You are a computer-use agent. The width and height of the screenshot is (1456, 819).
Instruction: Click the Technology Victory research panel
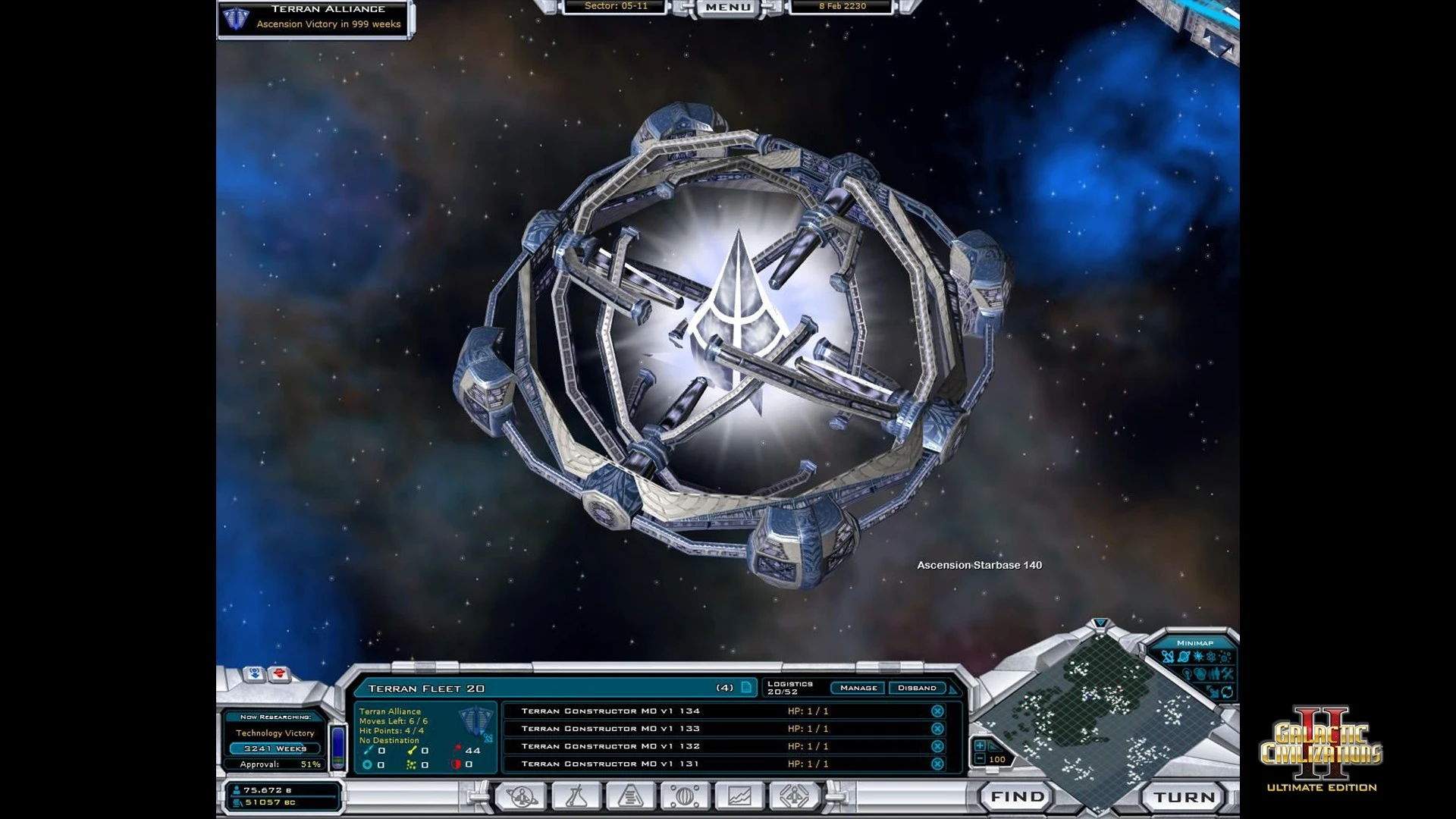pos(275,733)
